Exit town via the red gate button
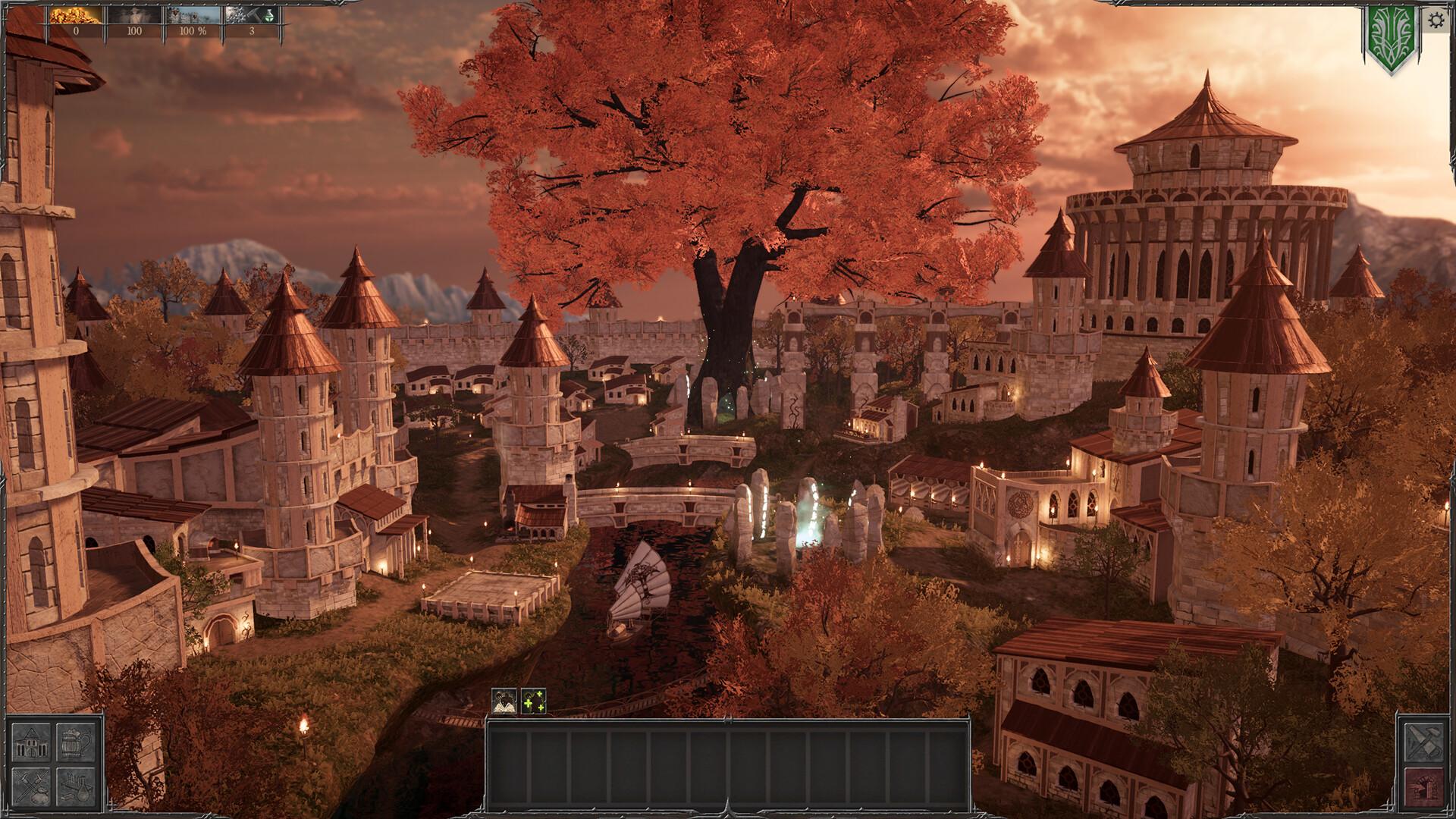Image resolution: width=1456 pixels, height=819 pixels. tap(1423, 789)
